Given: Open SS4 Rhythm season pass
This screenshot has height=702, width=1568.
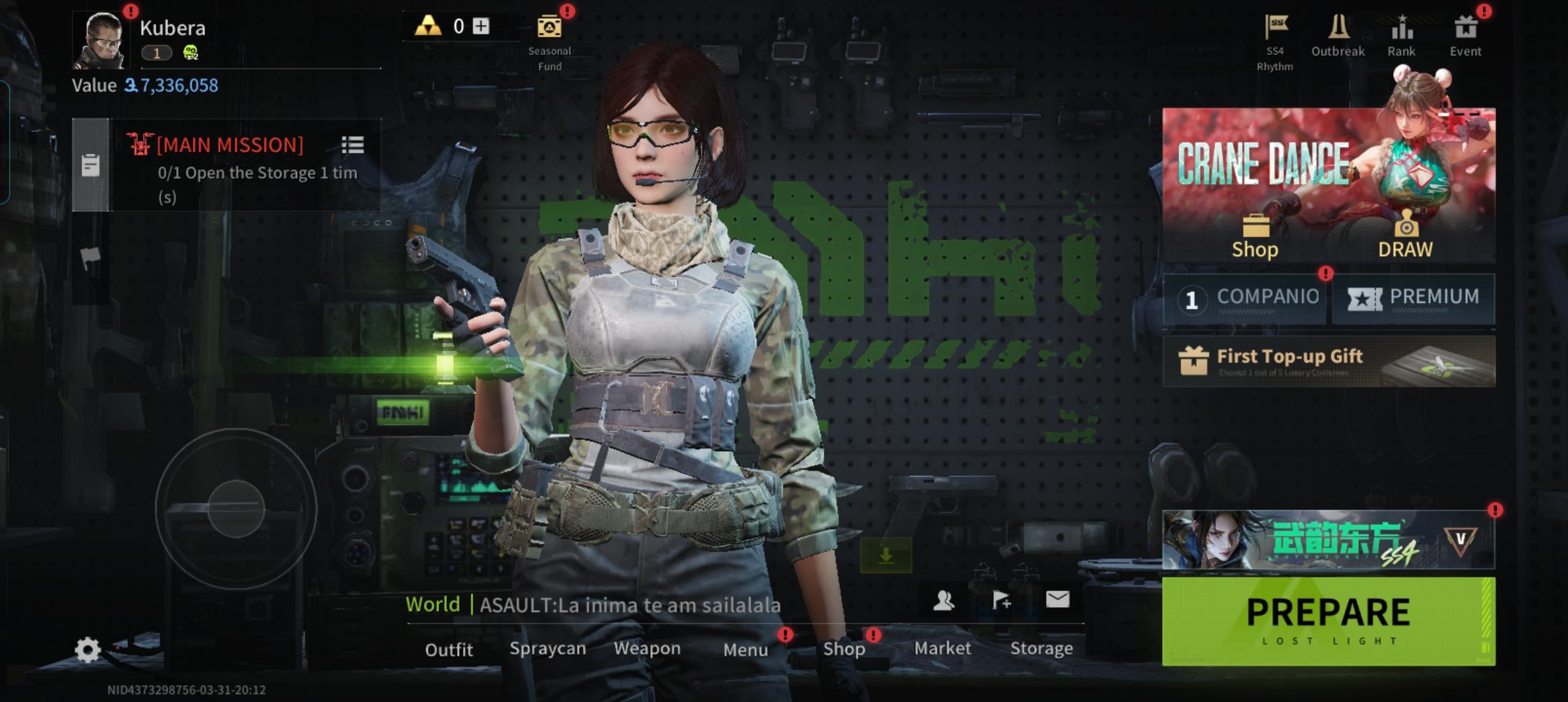Looking at the screenshot, I should [x=1275, y=40].
